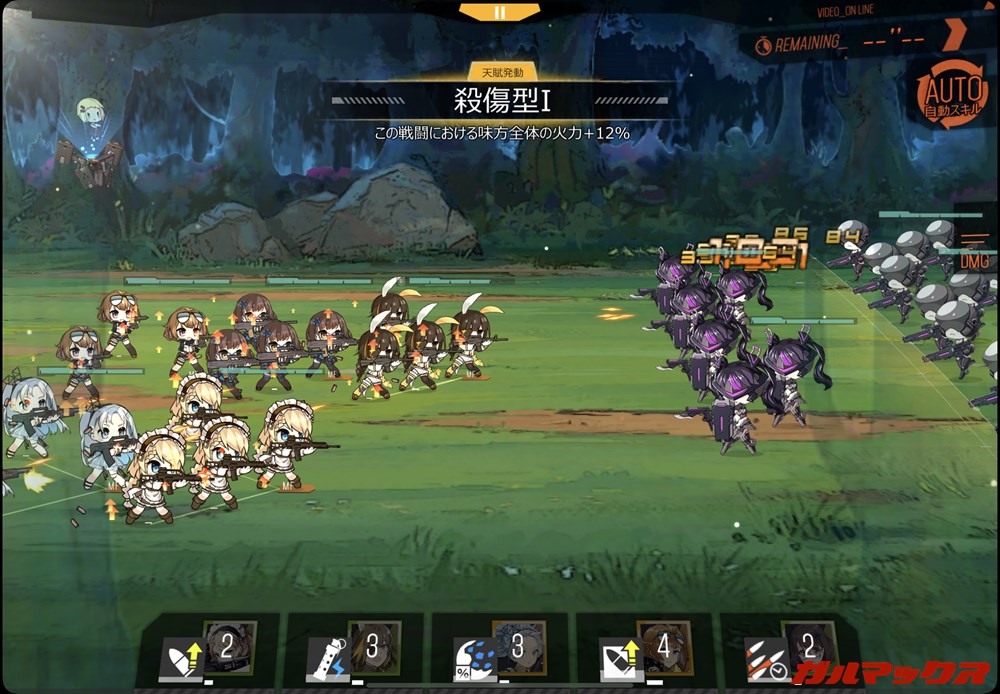This screenshot has width=1000, height=694.
Task: Click the orange chevron beside the remaining timer
Action: (953, 33)
